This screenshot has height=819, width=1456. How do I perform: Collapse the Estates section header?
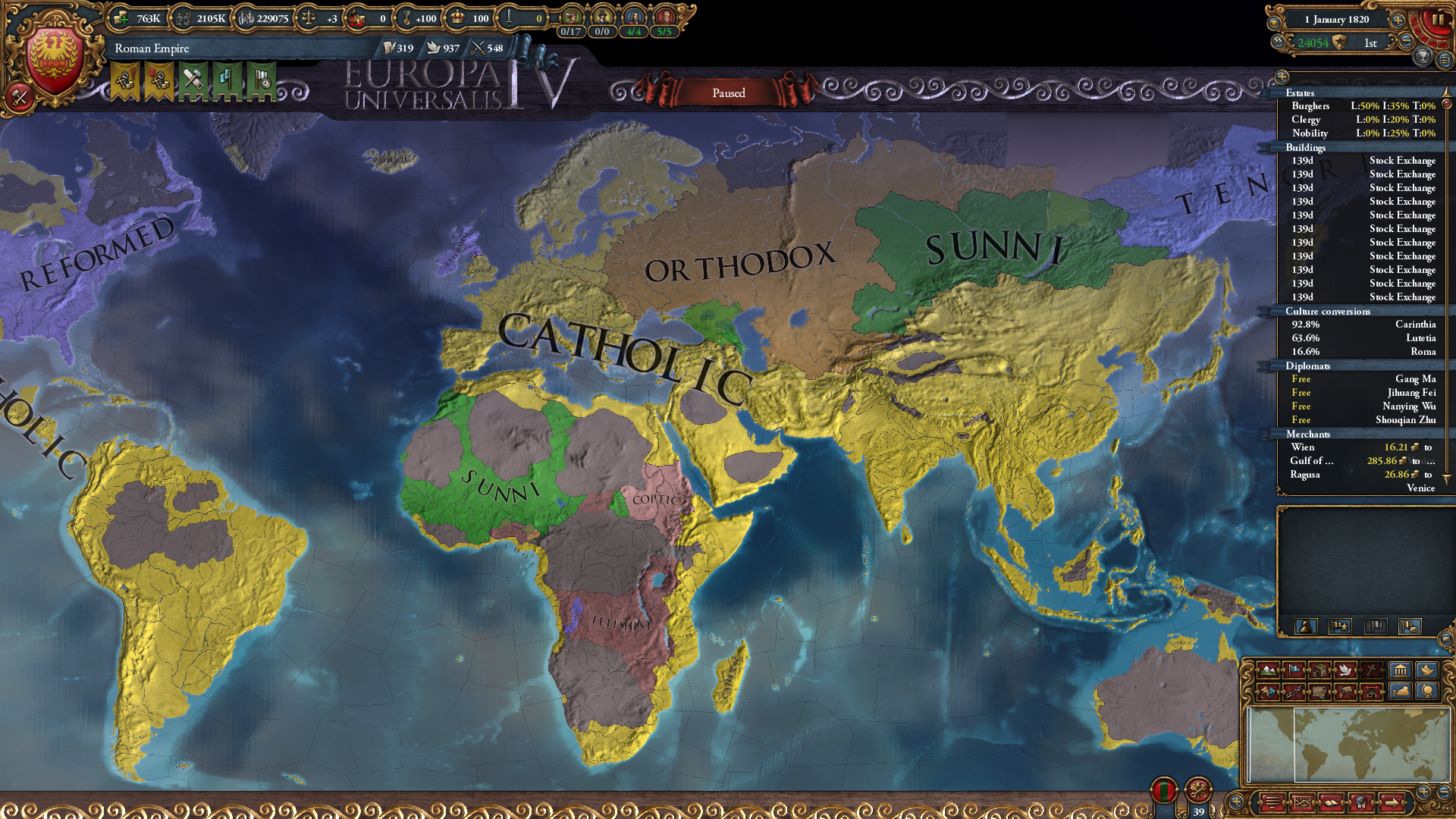pos(1302,93)
